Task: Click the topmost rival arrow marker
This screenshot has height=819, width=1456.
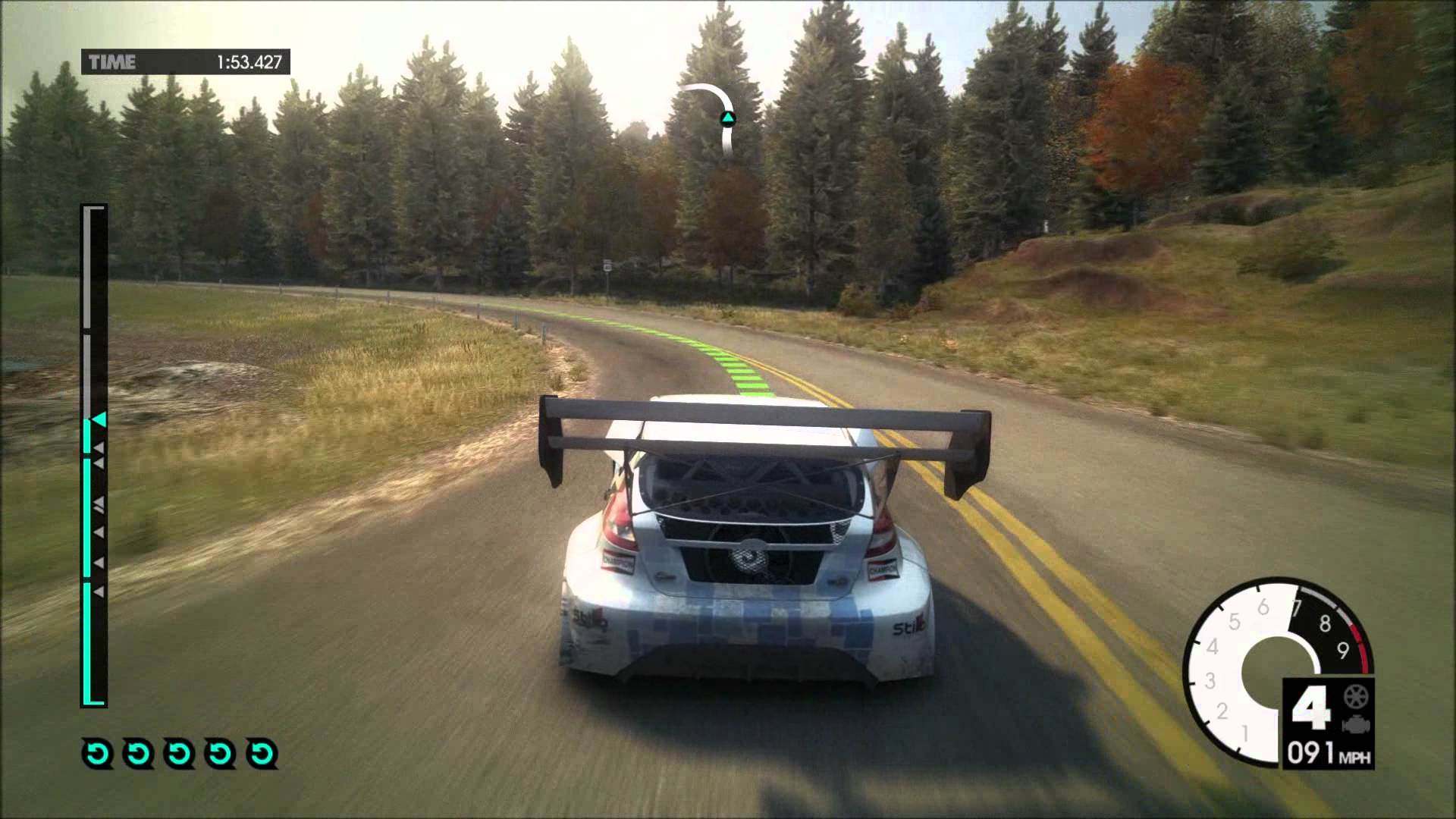Action: tap(99, 447)
